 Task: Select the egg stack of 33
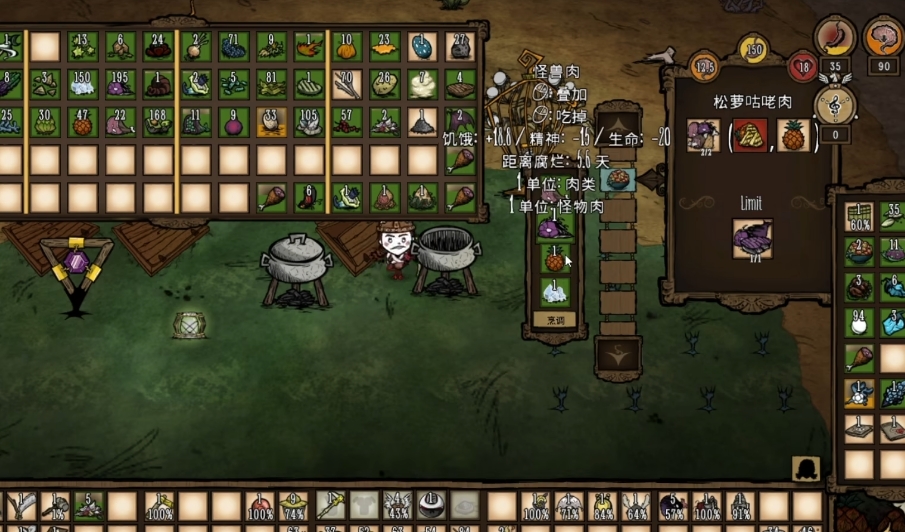click(271, 122)
